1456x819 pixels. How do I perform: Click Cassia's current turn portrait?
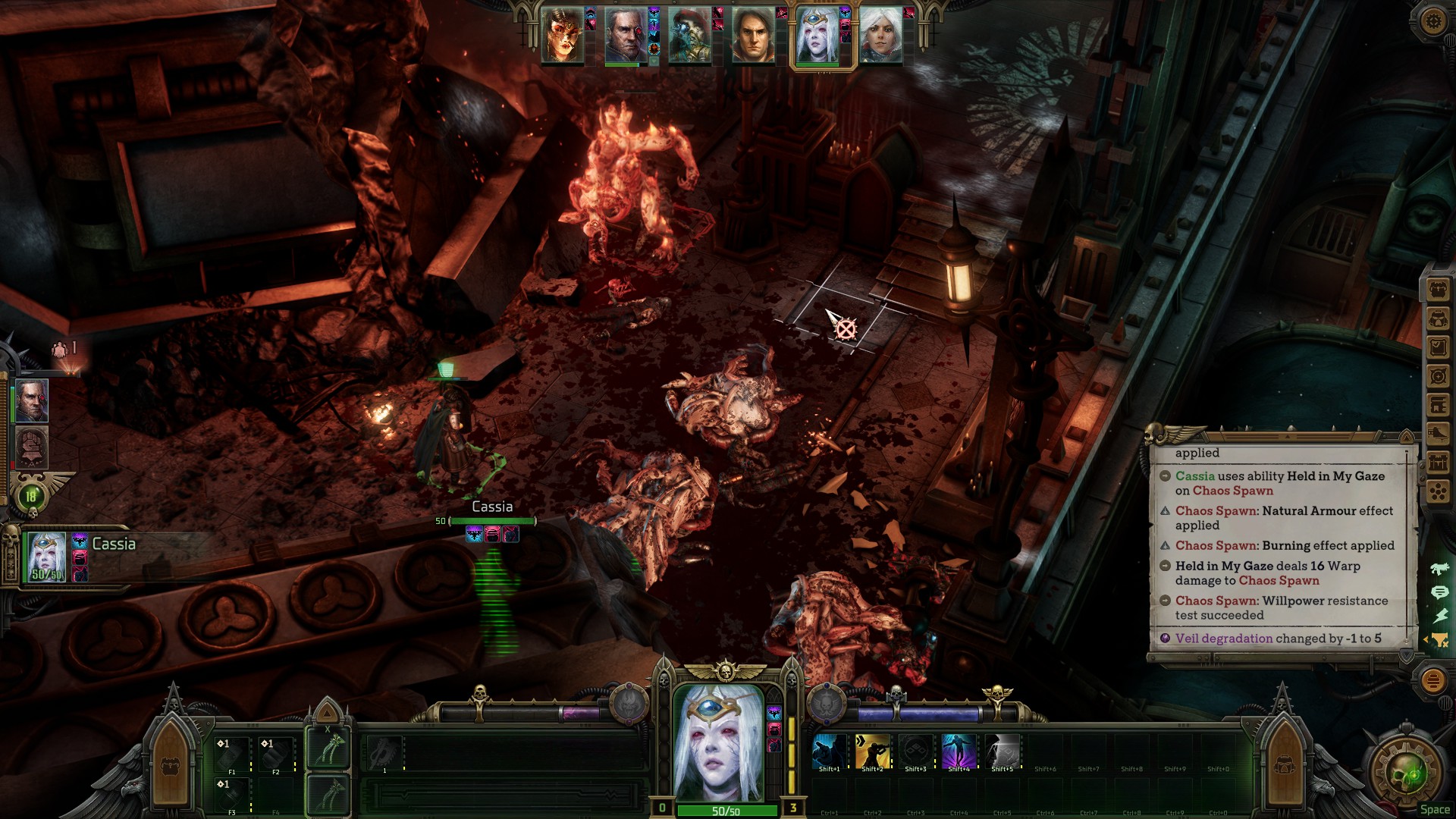47,556
